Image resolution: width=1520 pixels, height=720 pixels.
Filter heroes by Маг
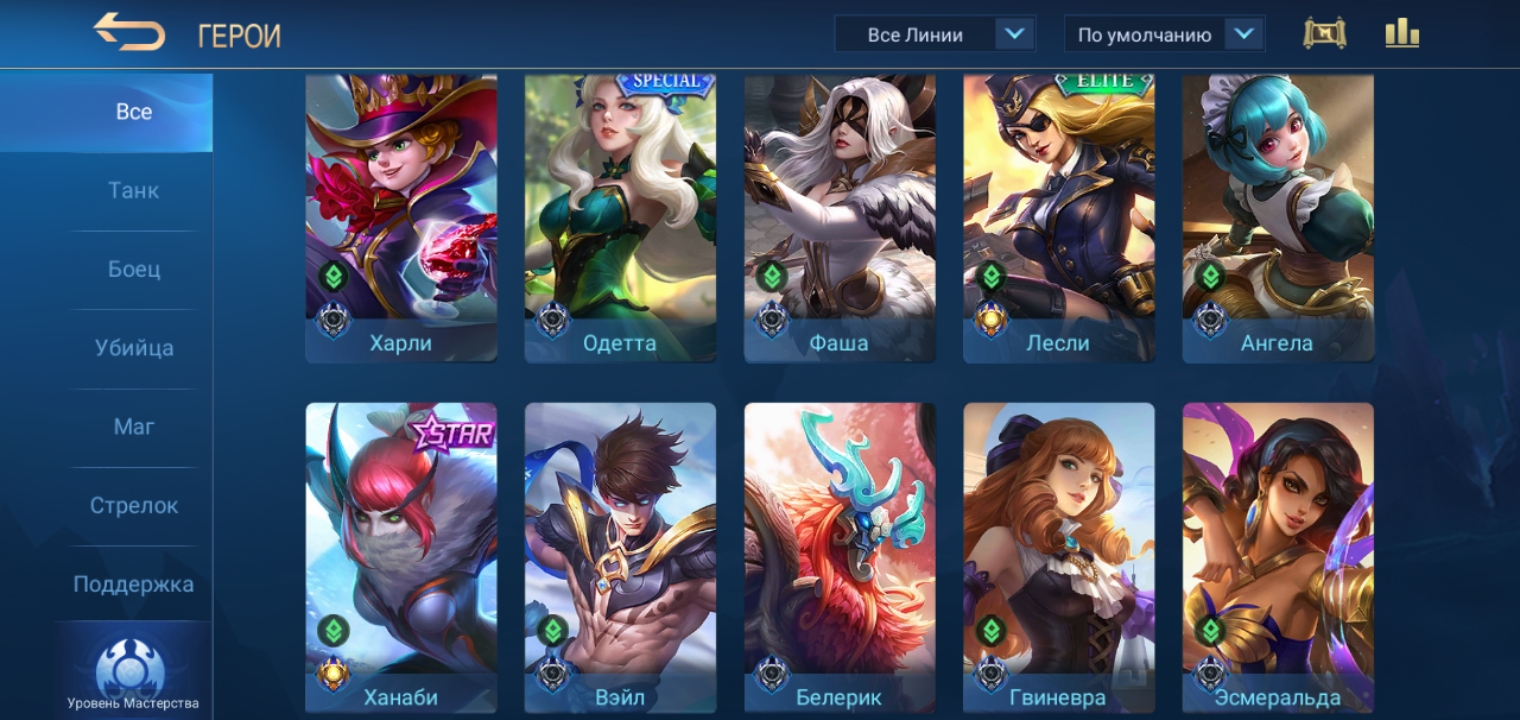pyautogui.click(x=133, y=427)
